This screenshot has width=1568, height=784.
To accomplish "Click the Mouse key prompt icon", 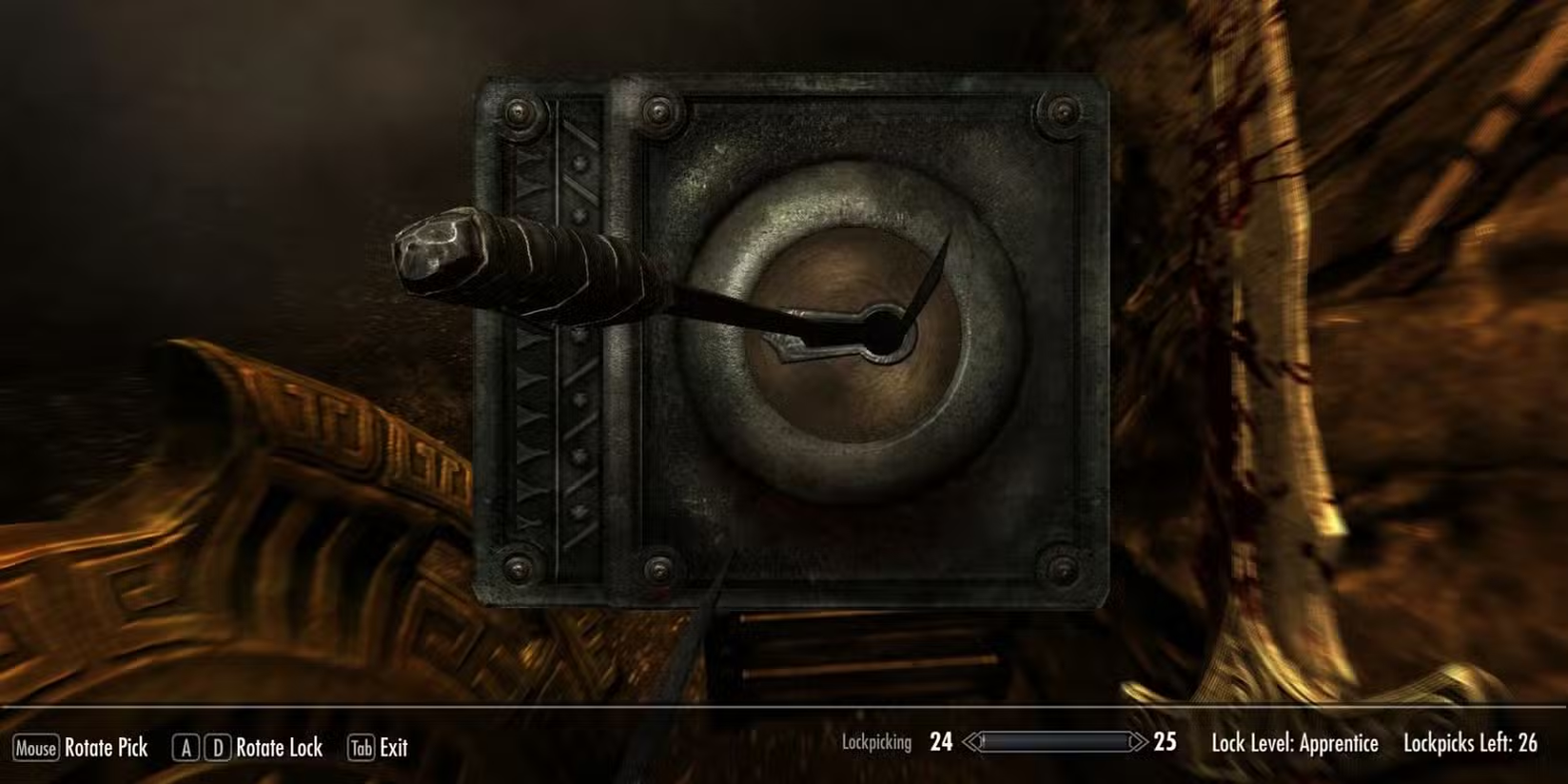I will pos(36,749).
